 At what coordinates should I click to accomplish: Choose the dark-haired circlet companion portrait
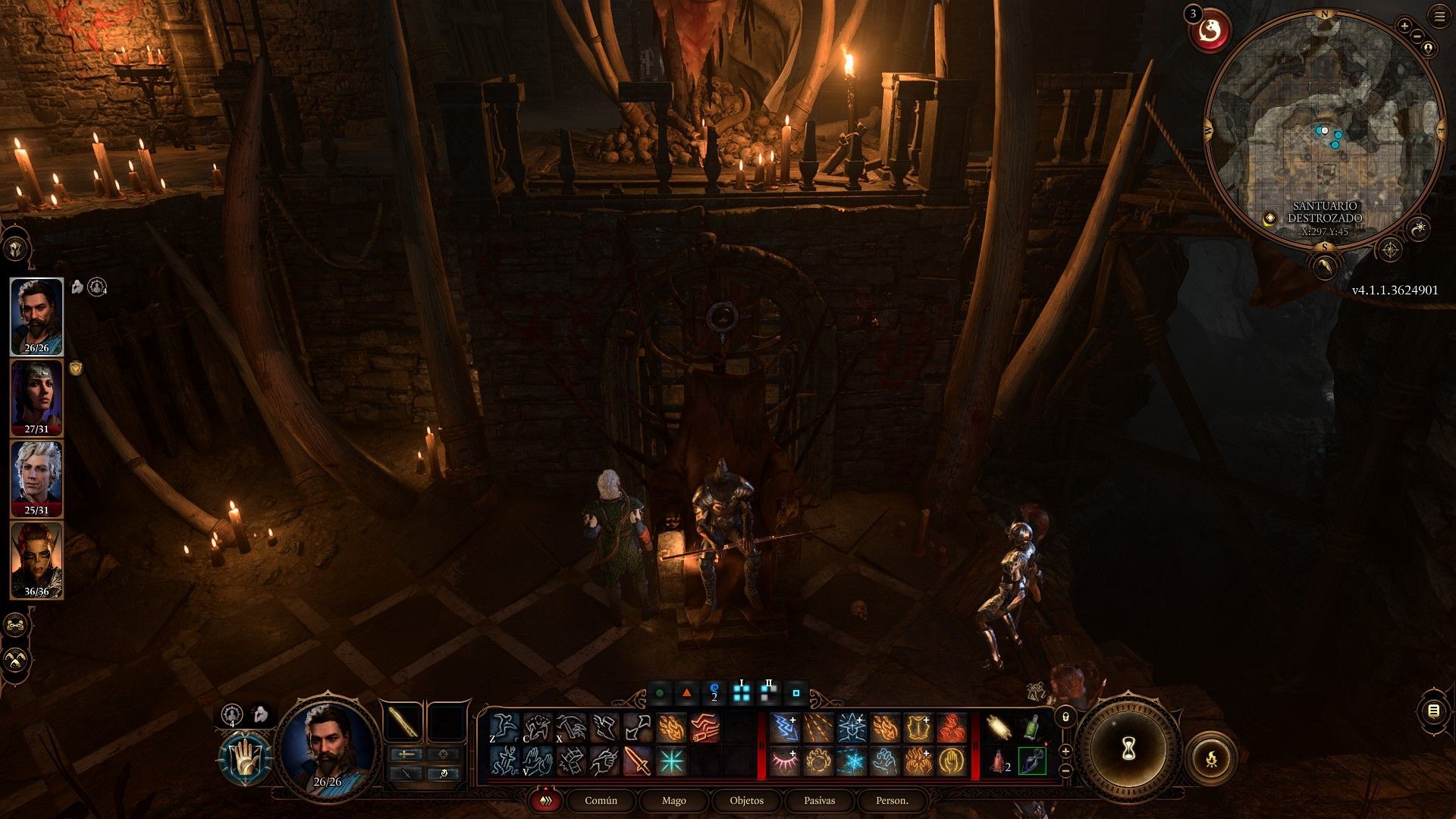click(x=36, y=397)
